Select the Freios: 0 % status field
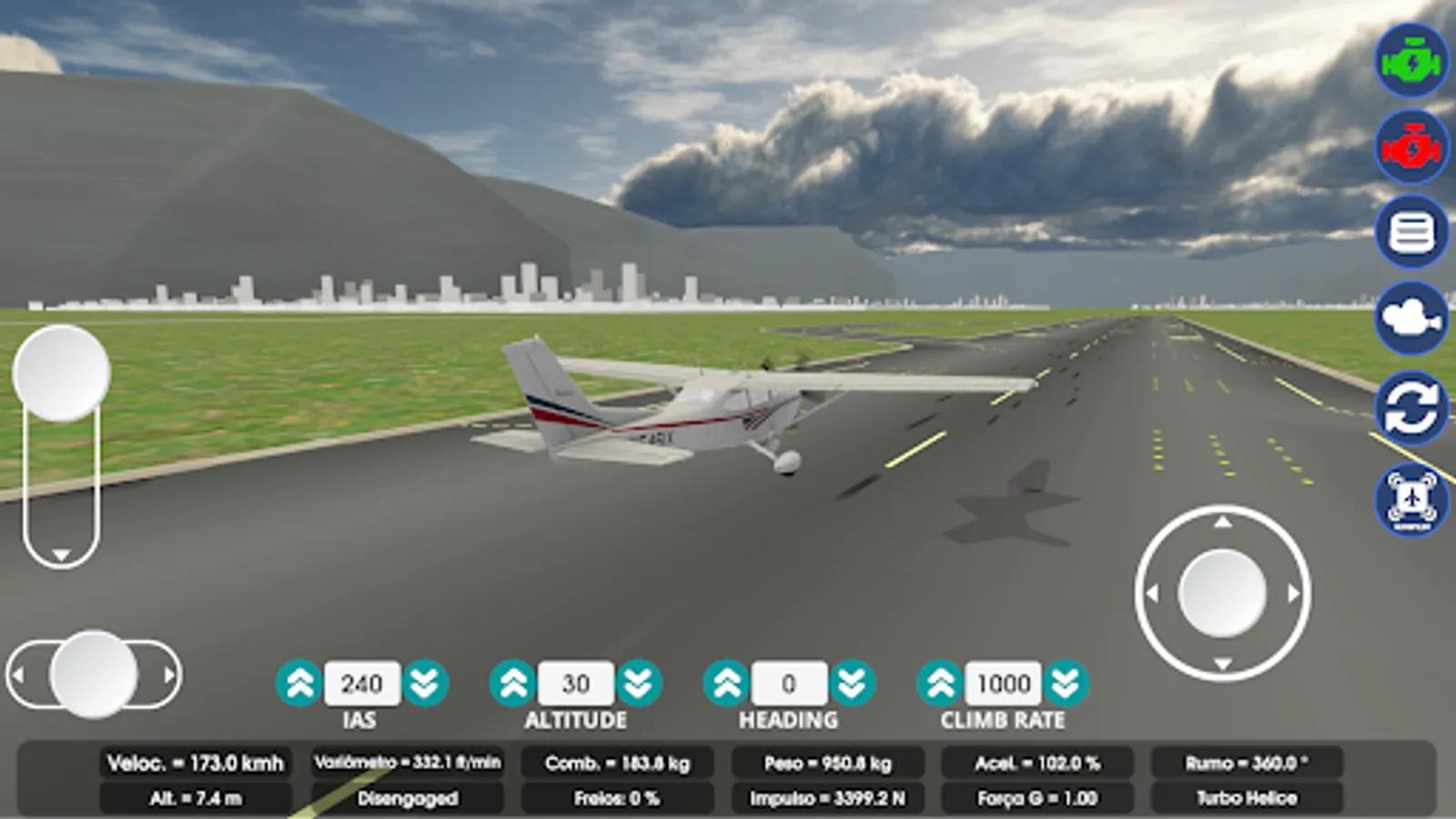The image size is (1456, 819). [618, 799]
